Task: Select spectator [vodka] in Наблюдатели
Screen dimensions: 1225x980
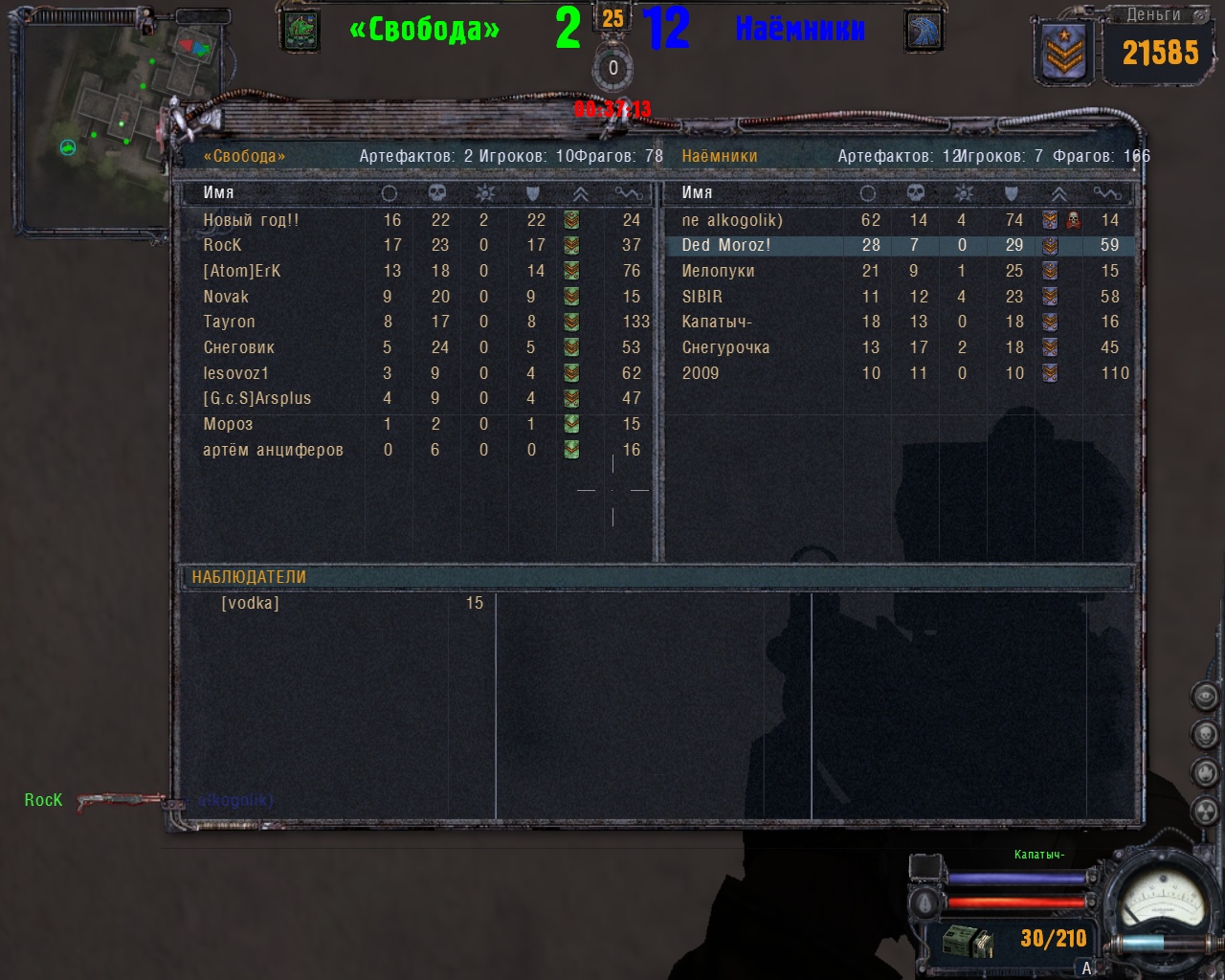Action: (250, 603)
